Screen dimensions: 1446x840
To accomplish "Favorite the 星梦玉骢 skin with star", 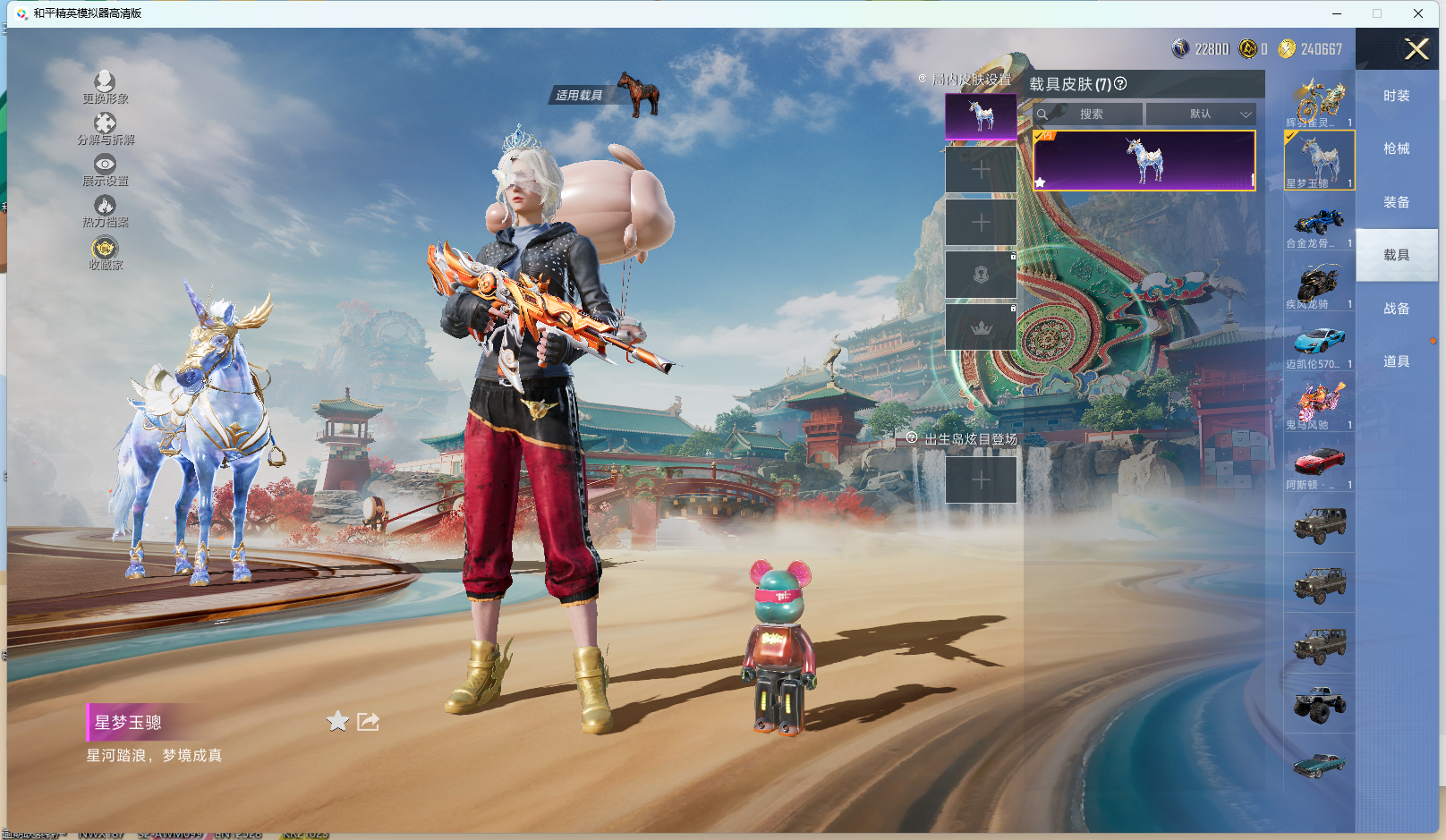I will coord(337,722).
